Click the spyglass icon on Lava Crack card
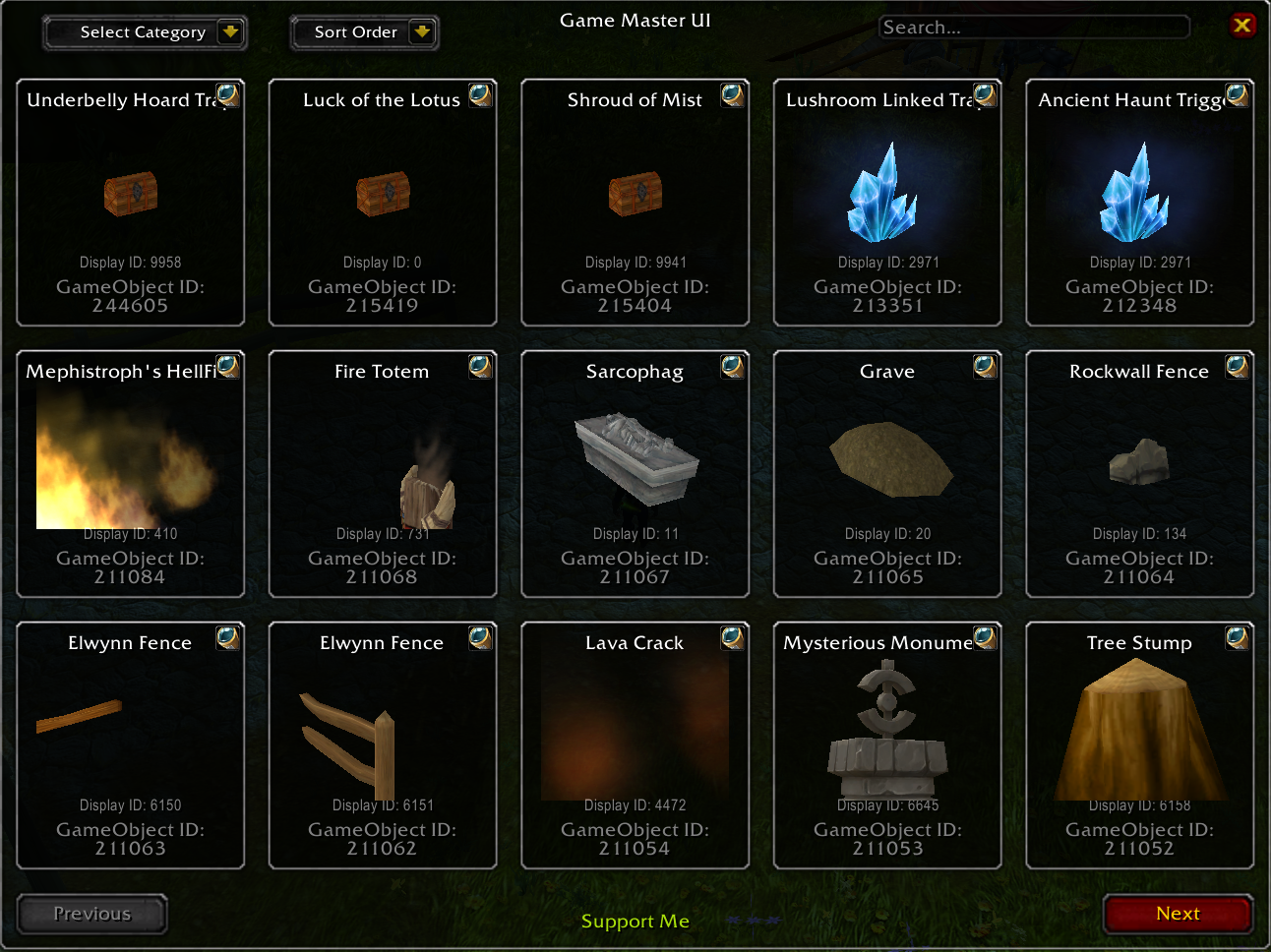This screenshot has width=1271, height=952. [x=733, y=637]
